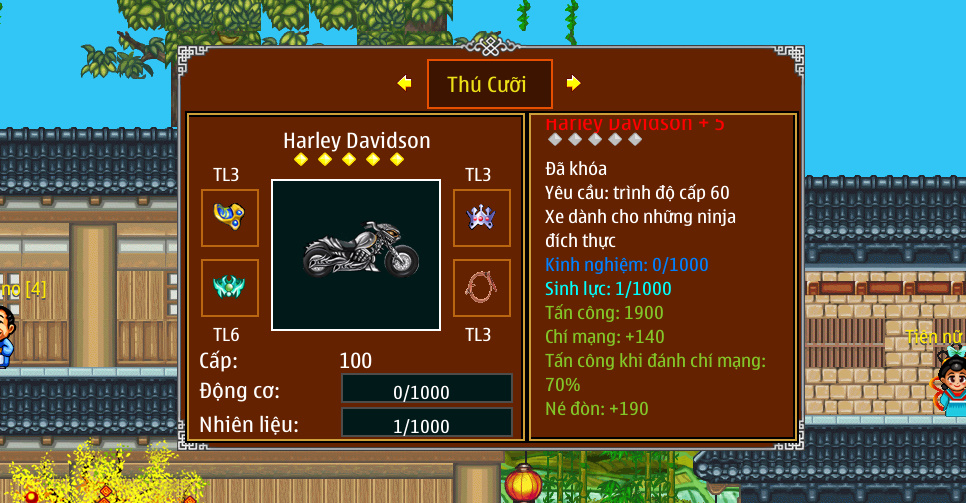The image size is (966, 503).
Task: Select the Thú Cưỡi tab header
Action: coord(489,84)
